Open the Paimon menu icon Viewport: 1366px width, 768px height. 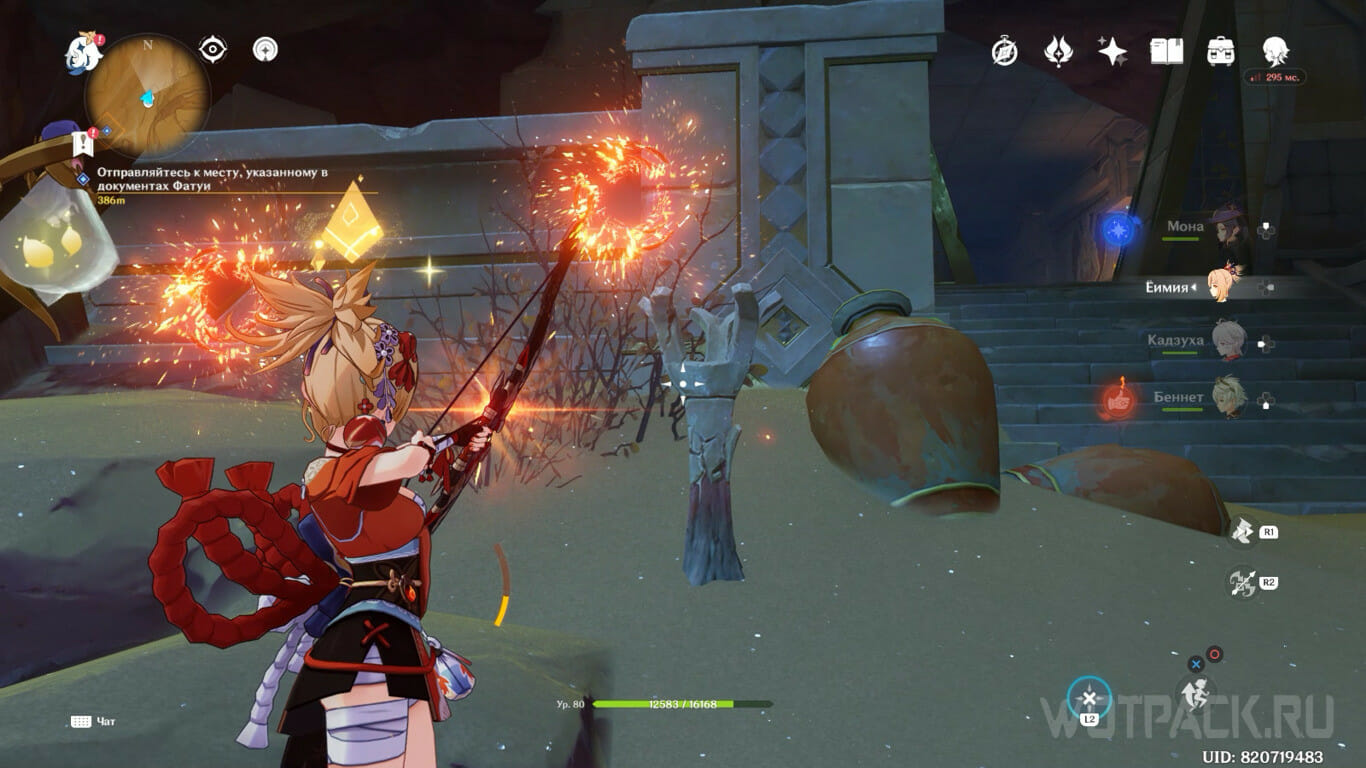[84, 52]
